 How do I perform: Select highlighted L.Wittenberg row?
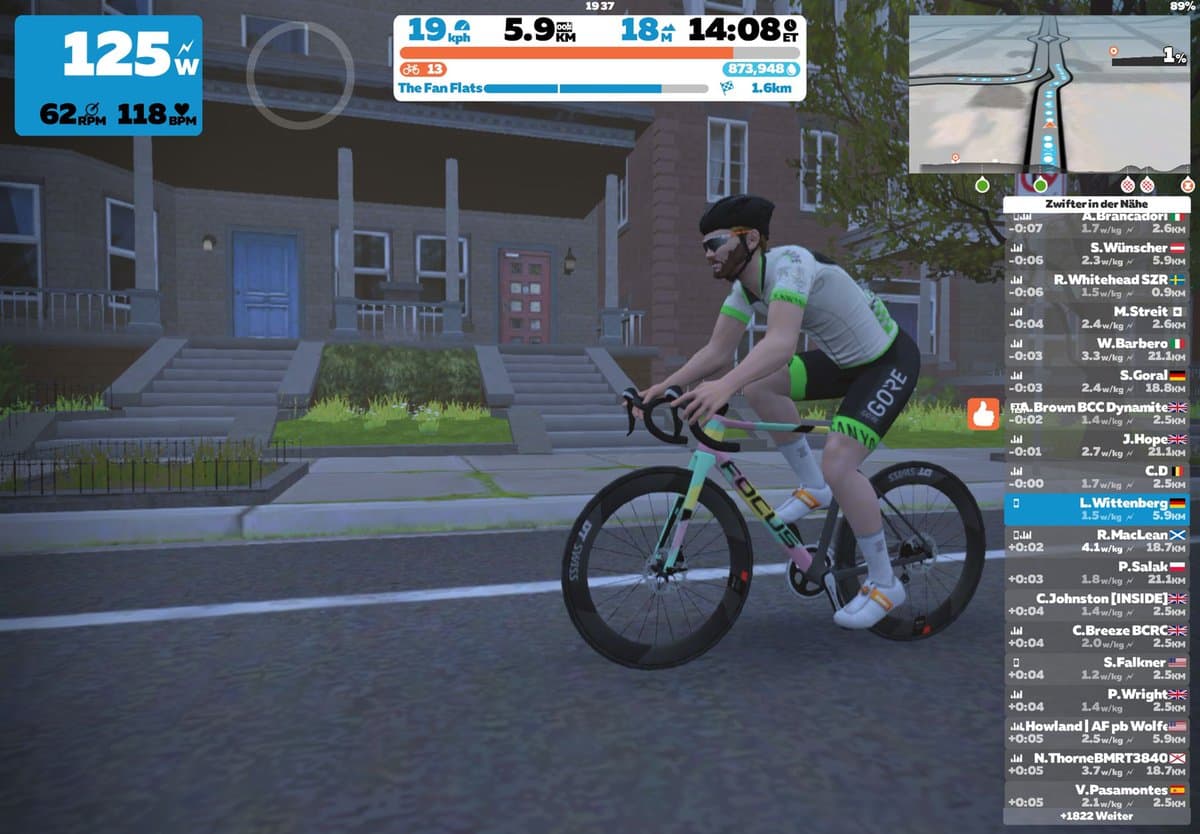1099,509
